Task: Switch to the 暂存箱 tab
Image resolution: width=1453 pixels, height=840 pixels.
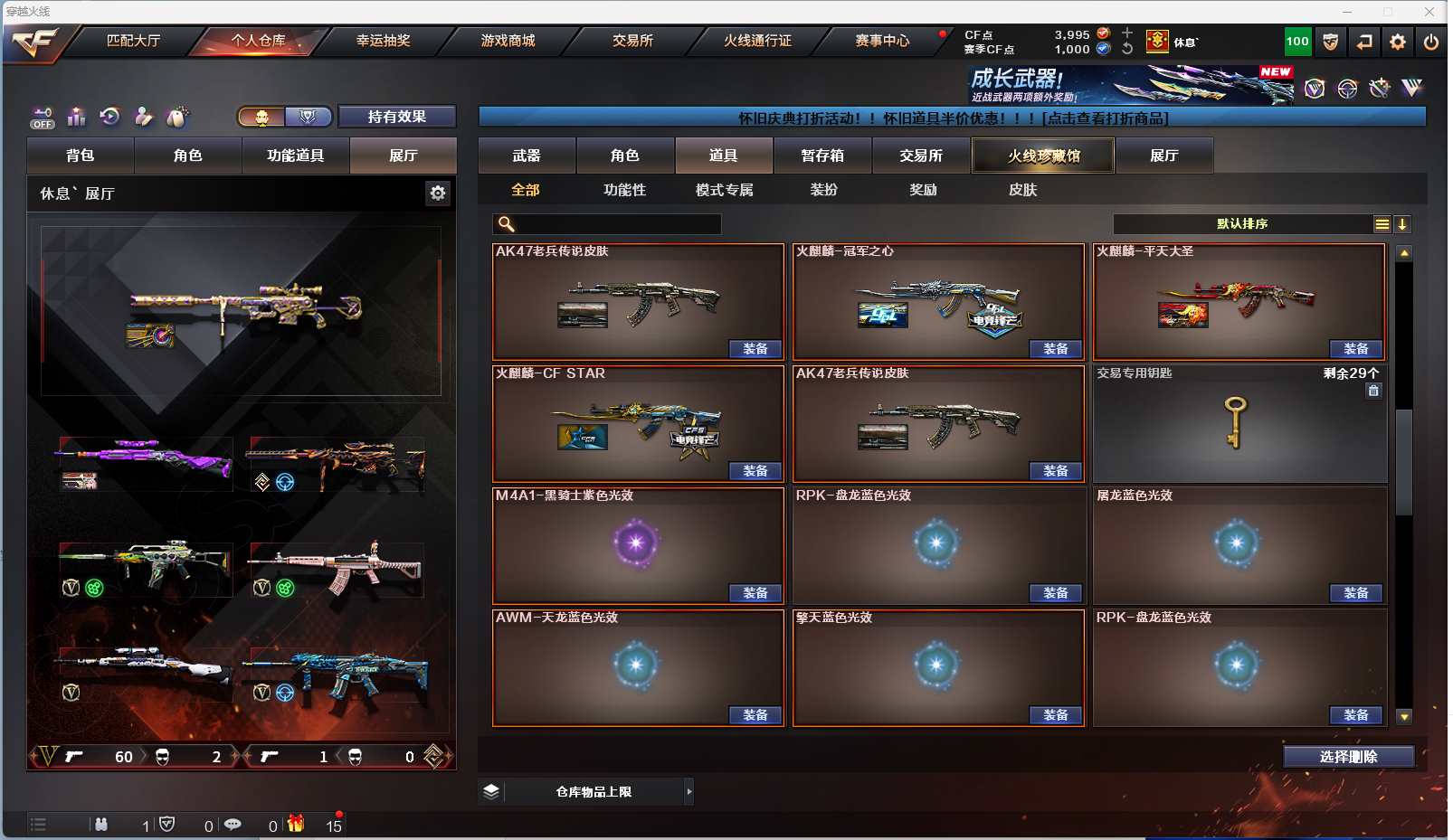Action: click(x=822, y=156)
